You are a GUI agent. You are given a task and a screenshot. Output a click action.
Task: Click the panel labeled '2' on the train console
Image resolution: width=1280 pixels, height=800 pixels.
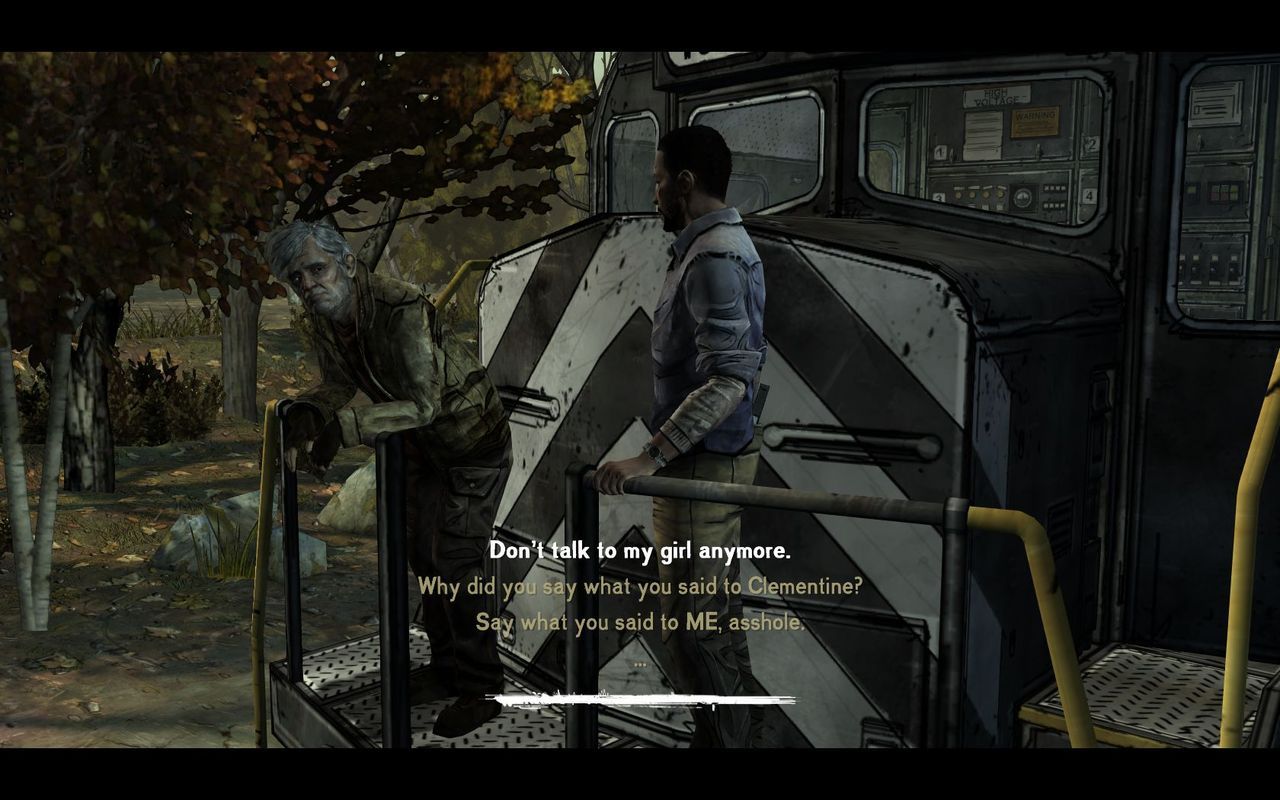(x=1090, y=143)
